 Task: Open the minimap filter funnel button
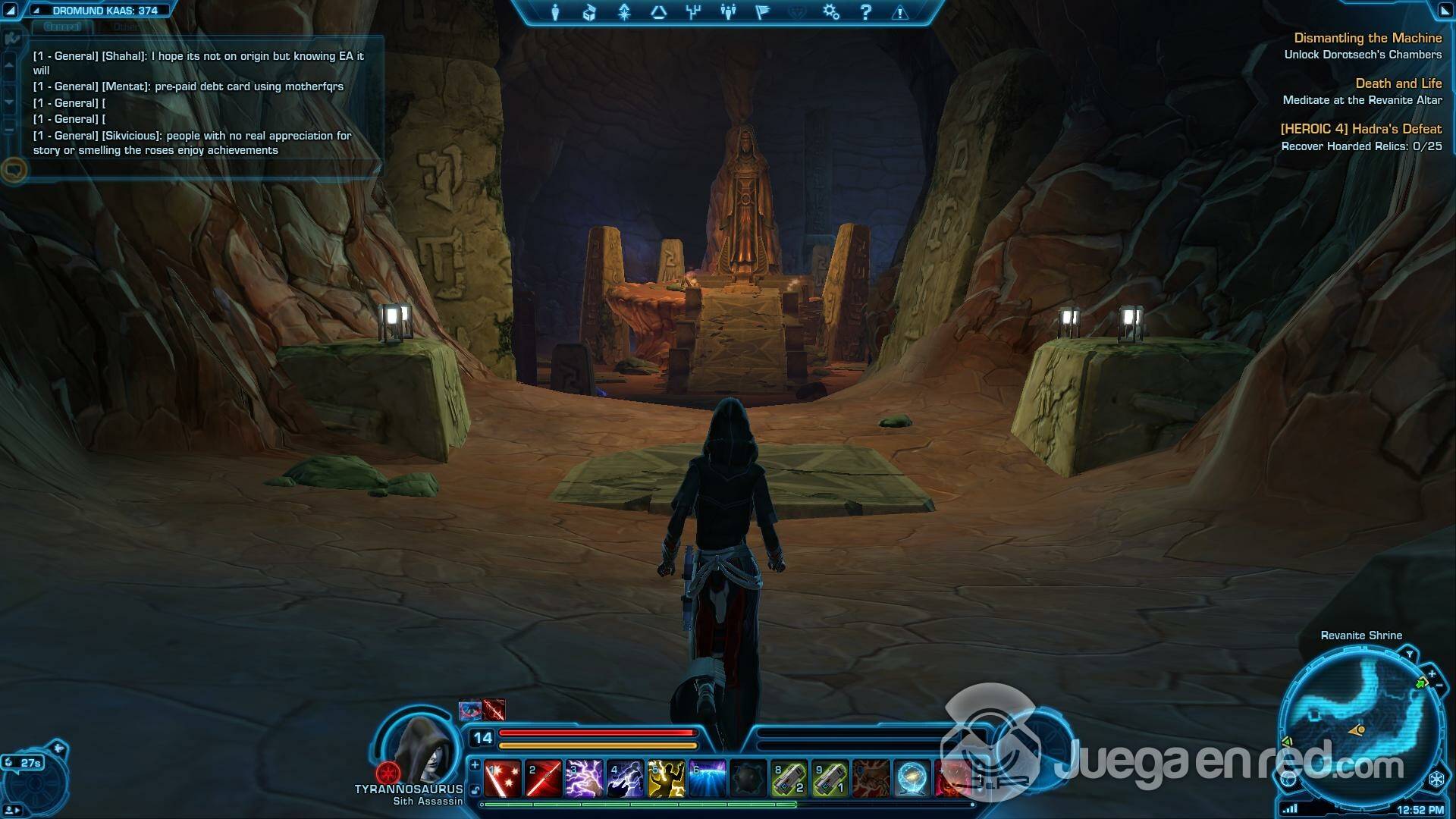click(1409, 654)
